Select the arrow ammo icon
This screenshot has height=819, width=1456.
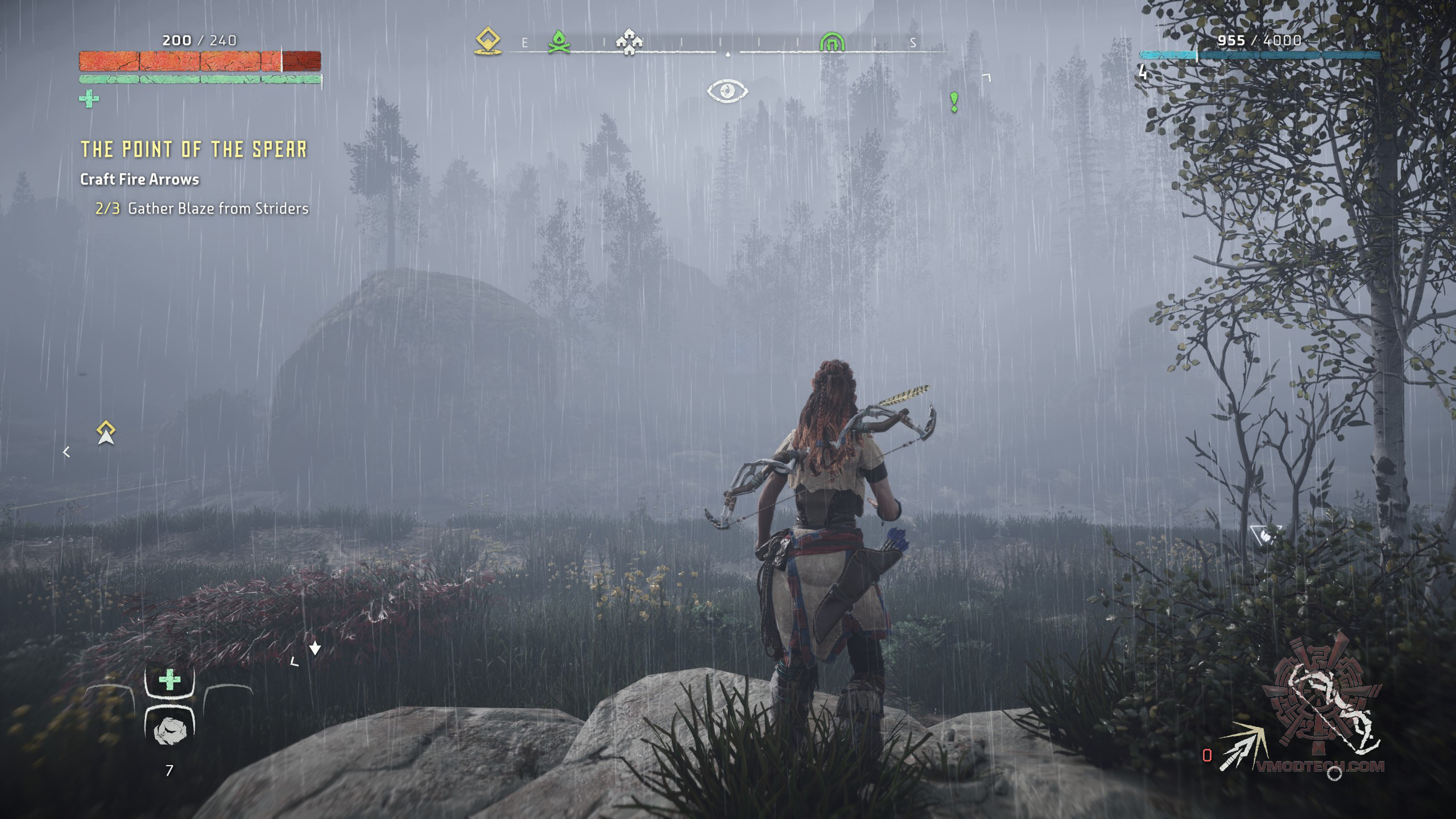point(1242,747)
